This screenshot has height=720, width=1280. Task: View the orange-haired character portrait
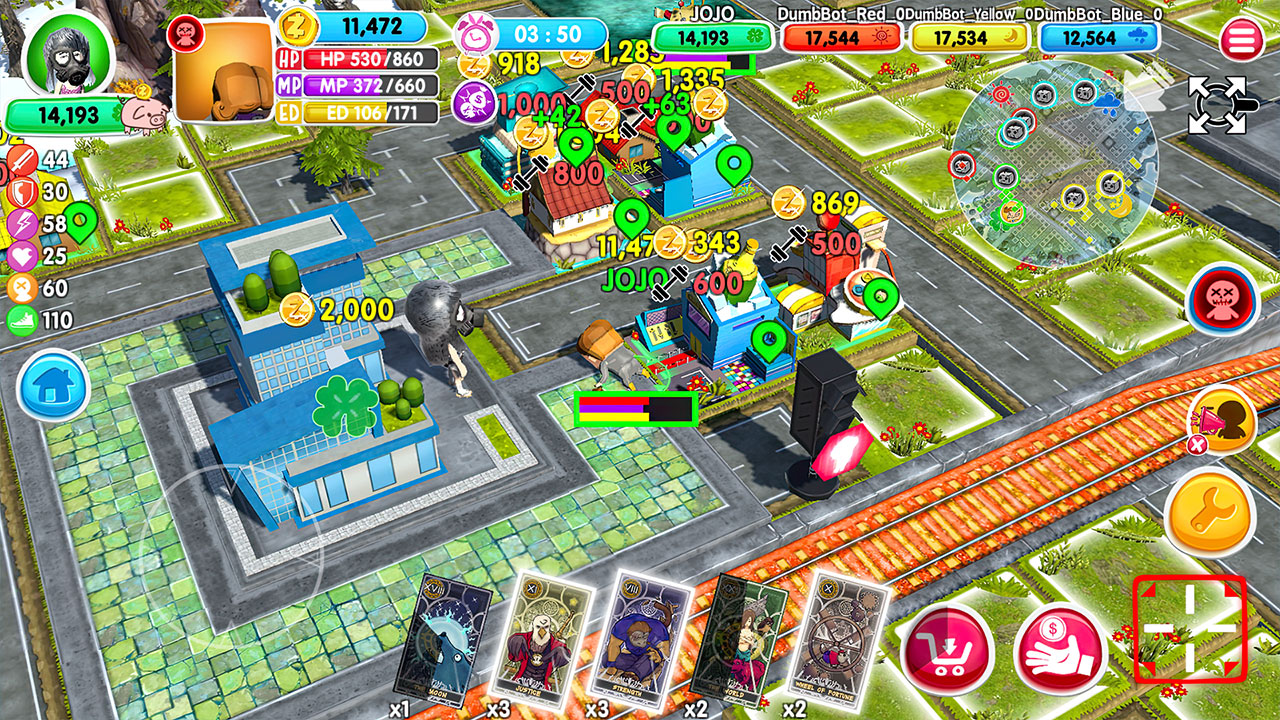(x=224, y=72)
